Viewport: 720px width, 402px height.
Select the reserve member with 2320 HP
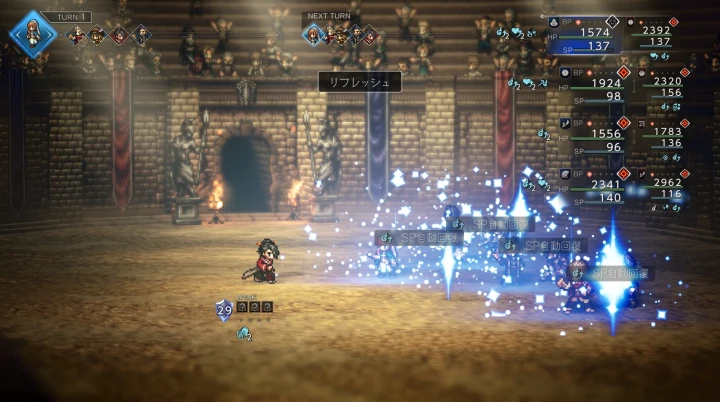[663, 87]
